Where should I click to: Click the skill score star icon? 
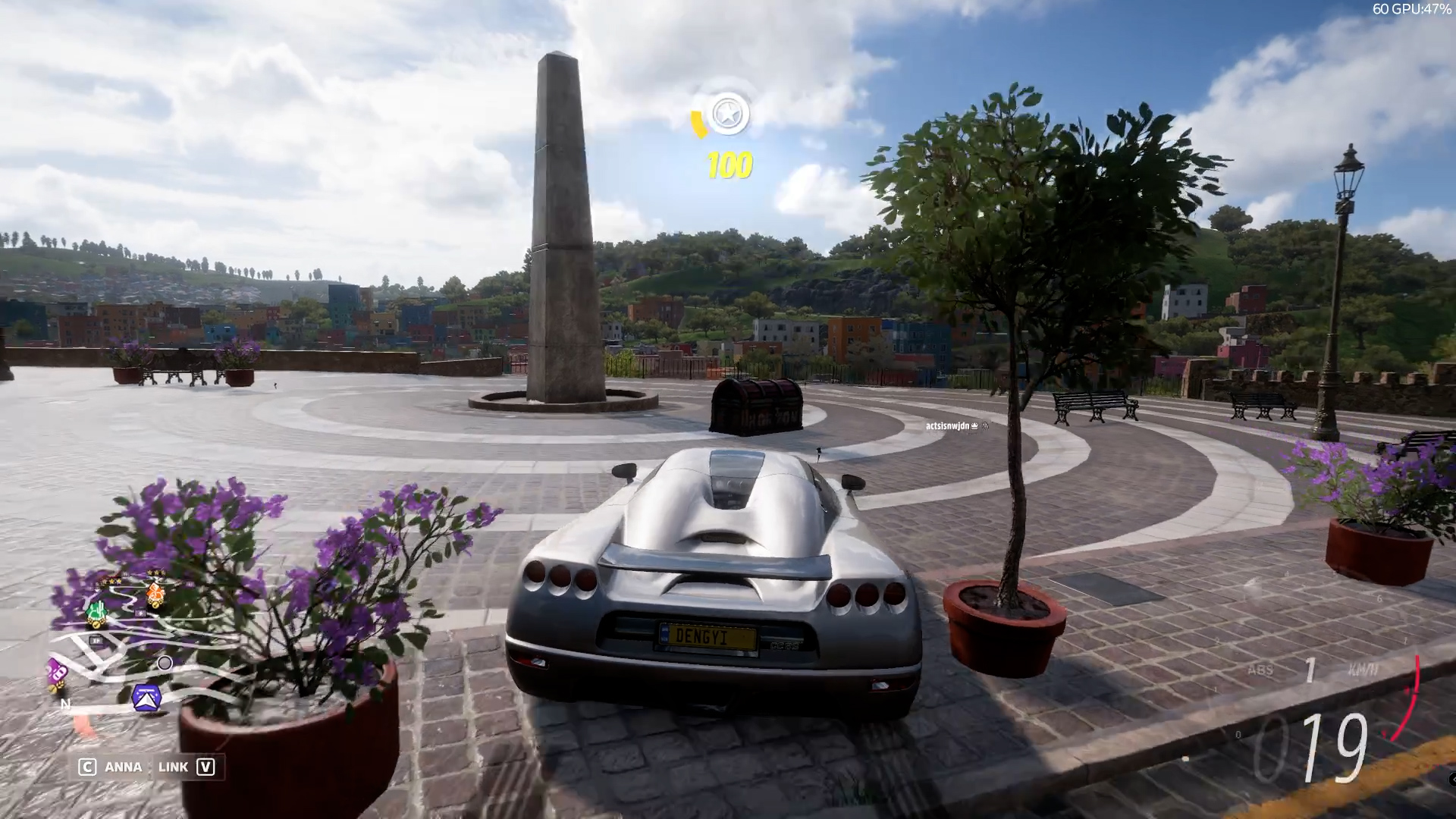tap(728, 115)
